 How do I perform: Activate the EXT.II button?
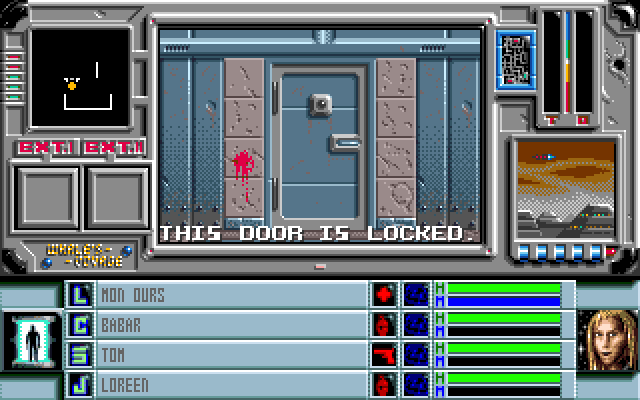click(114, 148)
